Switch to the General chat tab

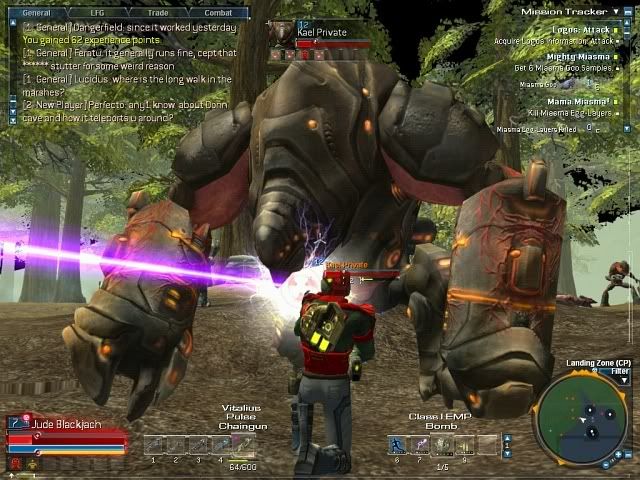pos(37,12)
